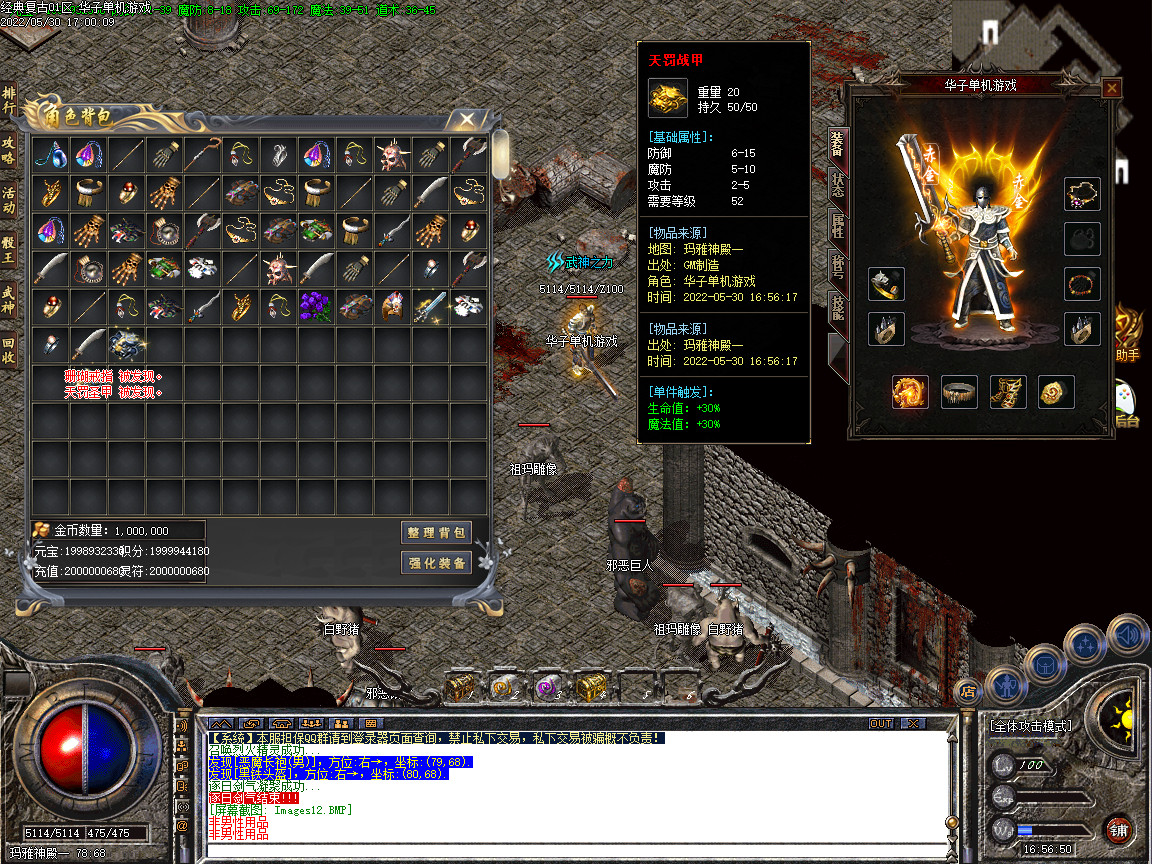Select the equipped necklace slot

point(1081,194)
